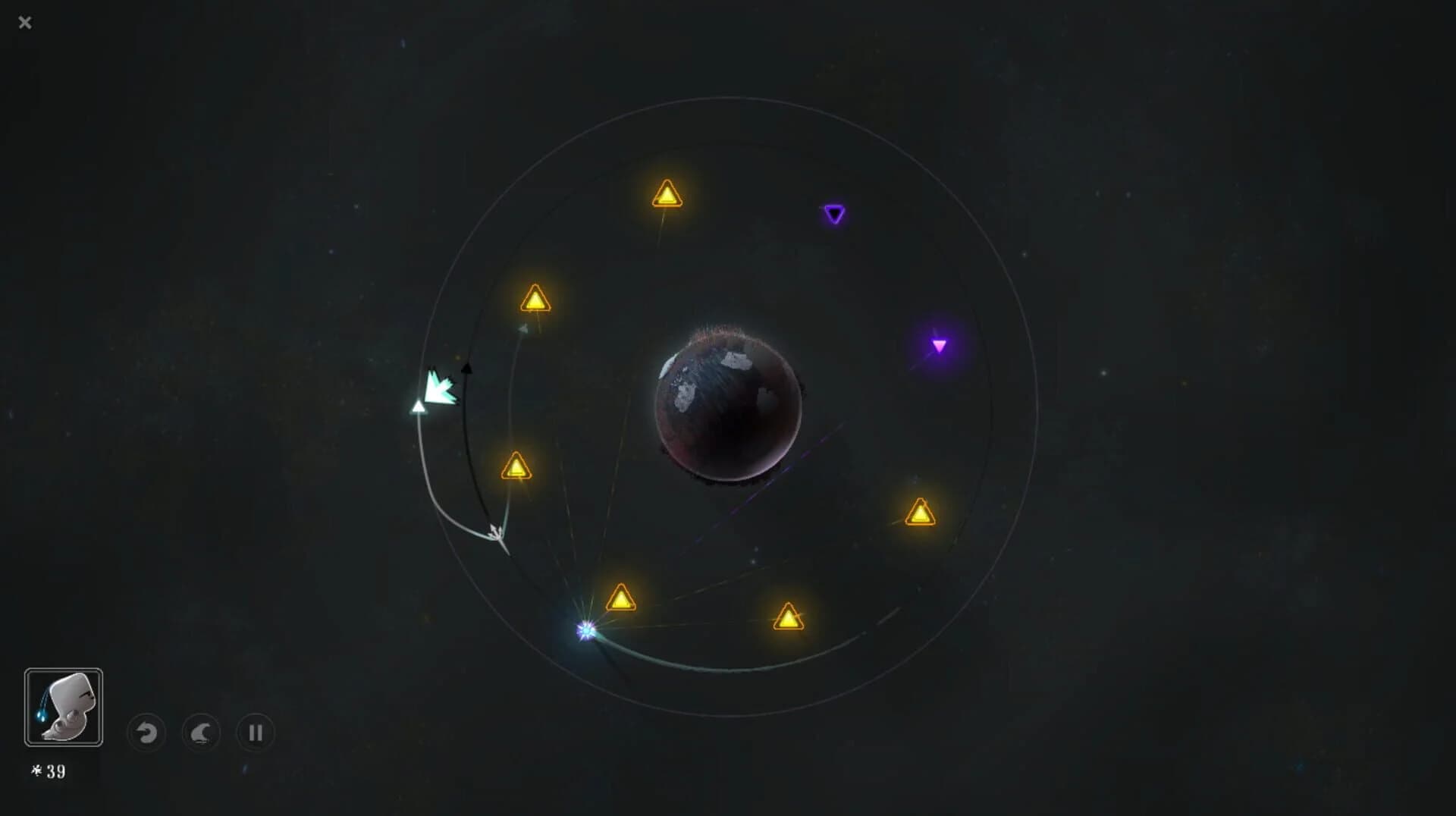Click the yellow triangle on the right orbit
The image size is (1456, 816).
click(920, 513)
